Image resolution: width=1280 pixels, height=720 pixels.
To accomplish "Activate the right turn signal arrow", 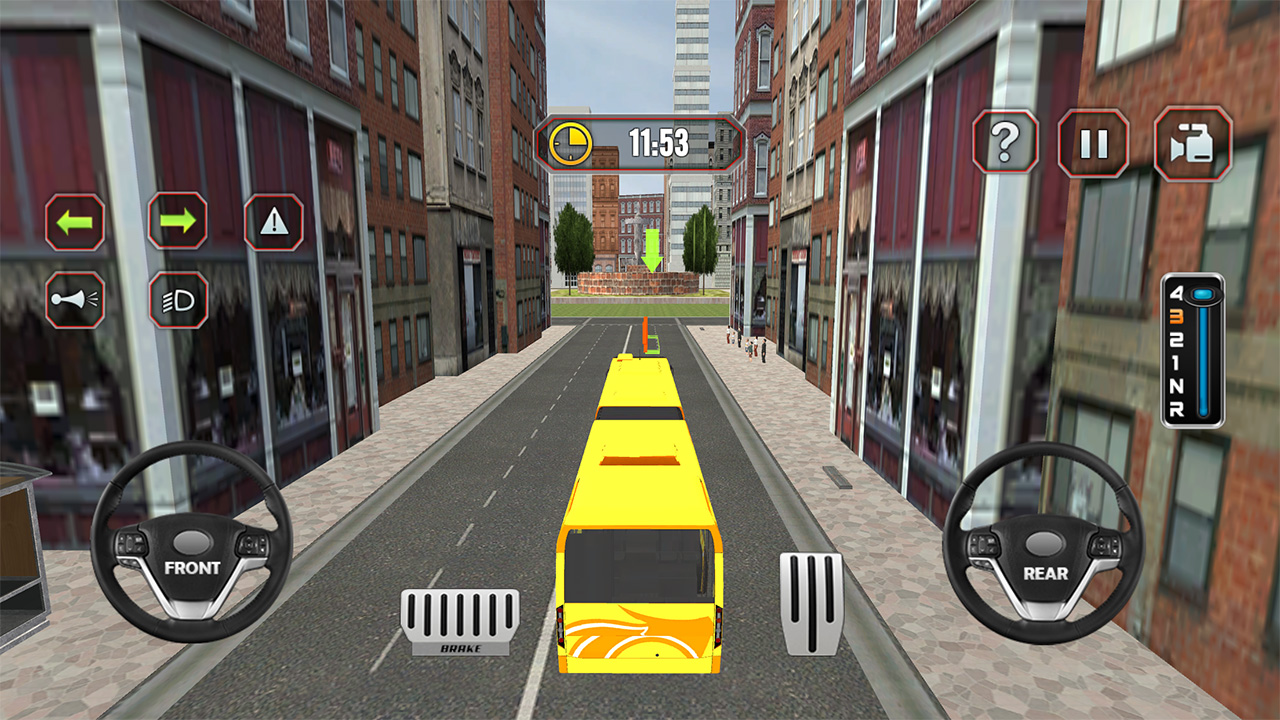I will (178, 223).
